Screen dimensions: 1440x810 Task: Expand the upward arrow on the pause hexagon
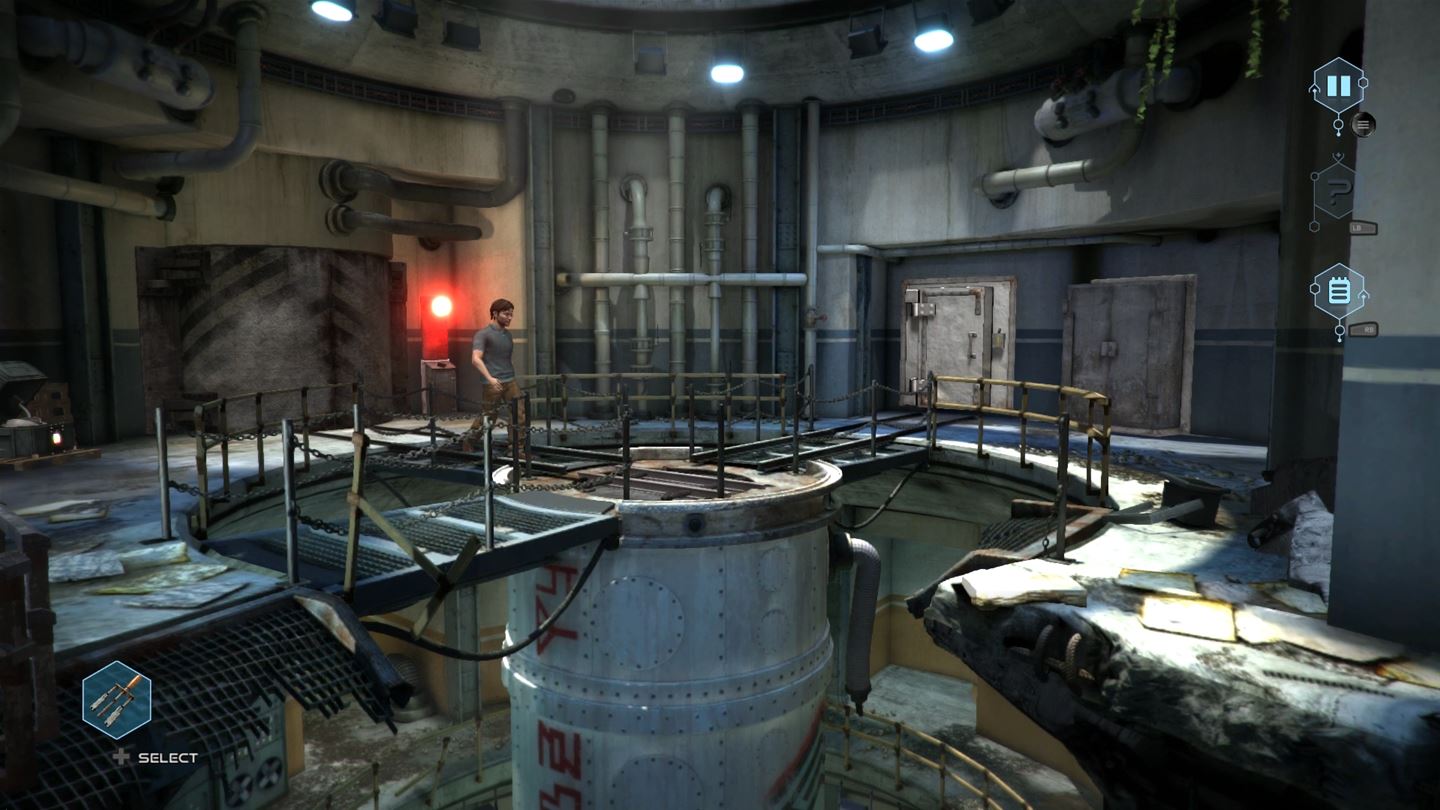click(1312, 89)
